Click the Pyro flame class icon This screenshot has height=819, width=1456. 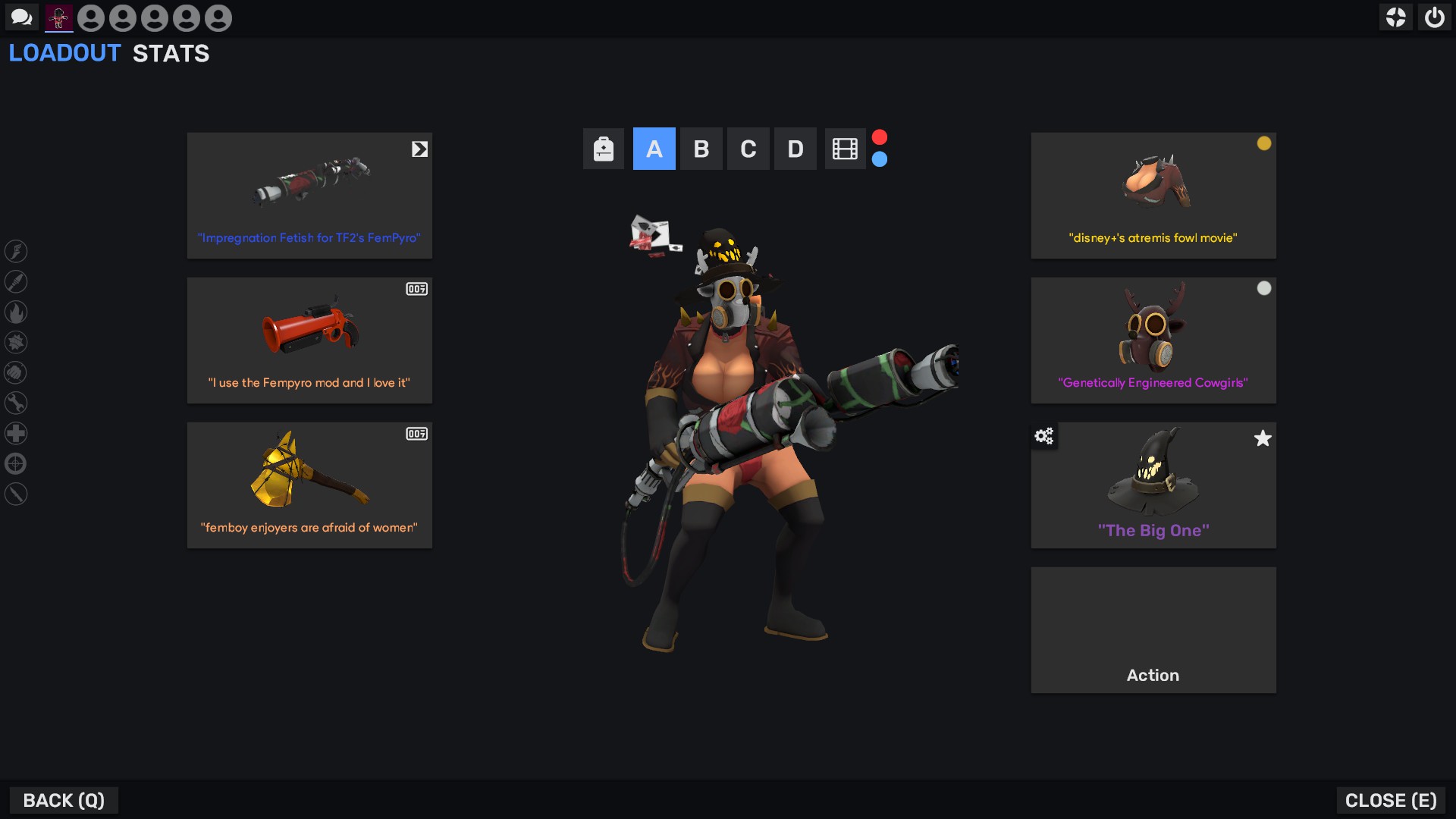[x=17, y=312]
